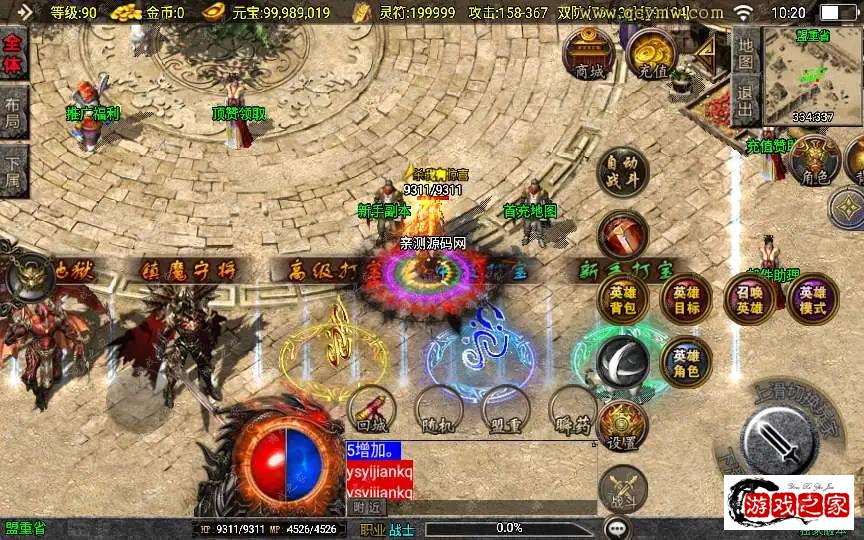Screen dimensions: 864x540
Task: Open the 商城 shop
Action: coord(588,54)
